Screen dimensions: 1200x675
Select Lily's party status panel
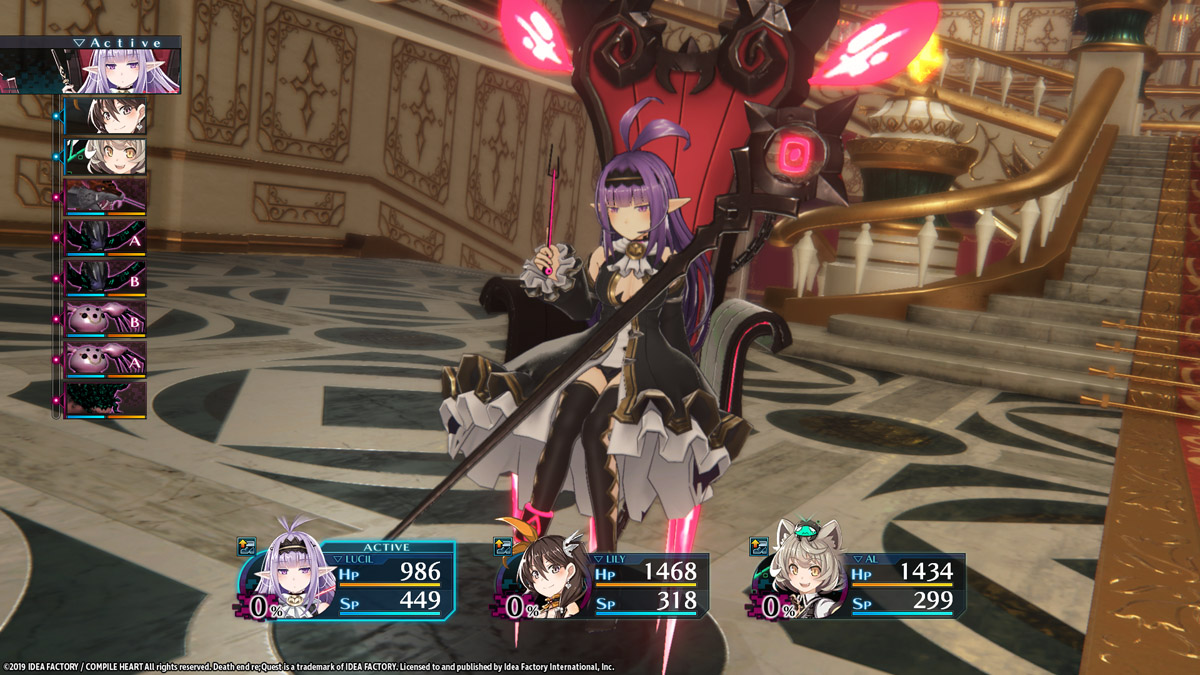tap(607, 586)
